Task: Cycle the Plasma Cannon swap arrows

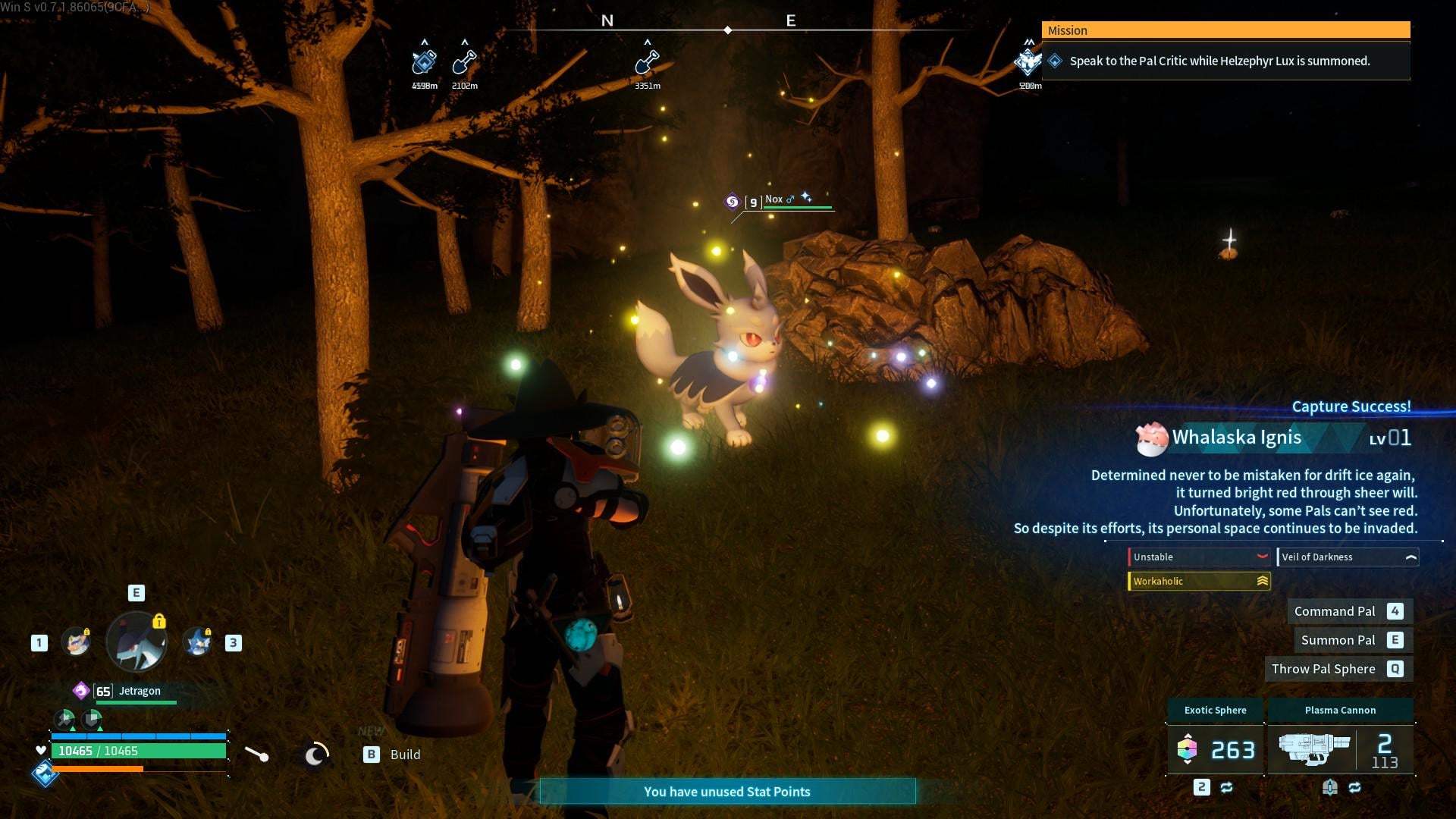Action: 1354,788
